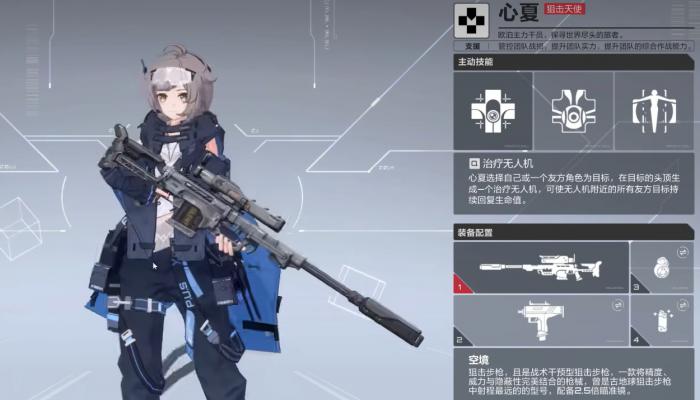Image resolution: width=700 pixels, height=400 pixels.
Task: Click the support class emblem beside 心夏
Action: click(x=470, y=17)
